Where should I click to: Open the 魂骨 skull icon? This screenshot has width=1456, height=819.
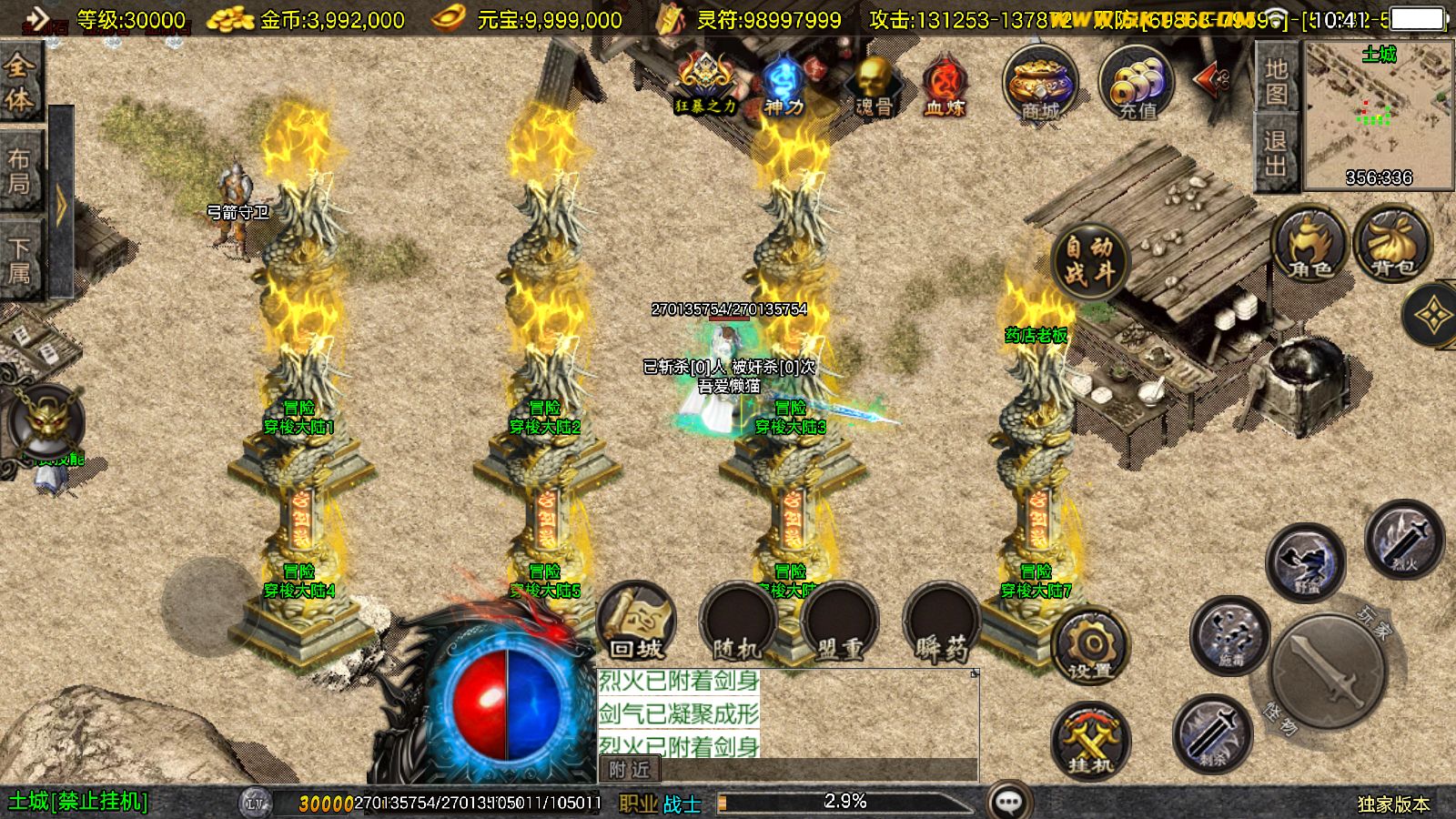[874, 86]
